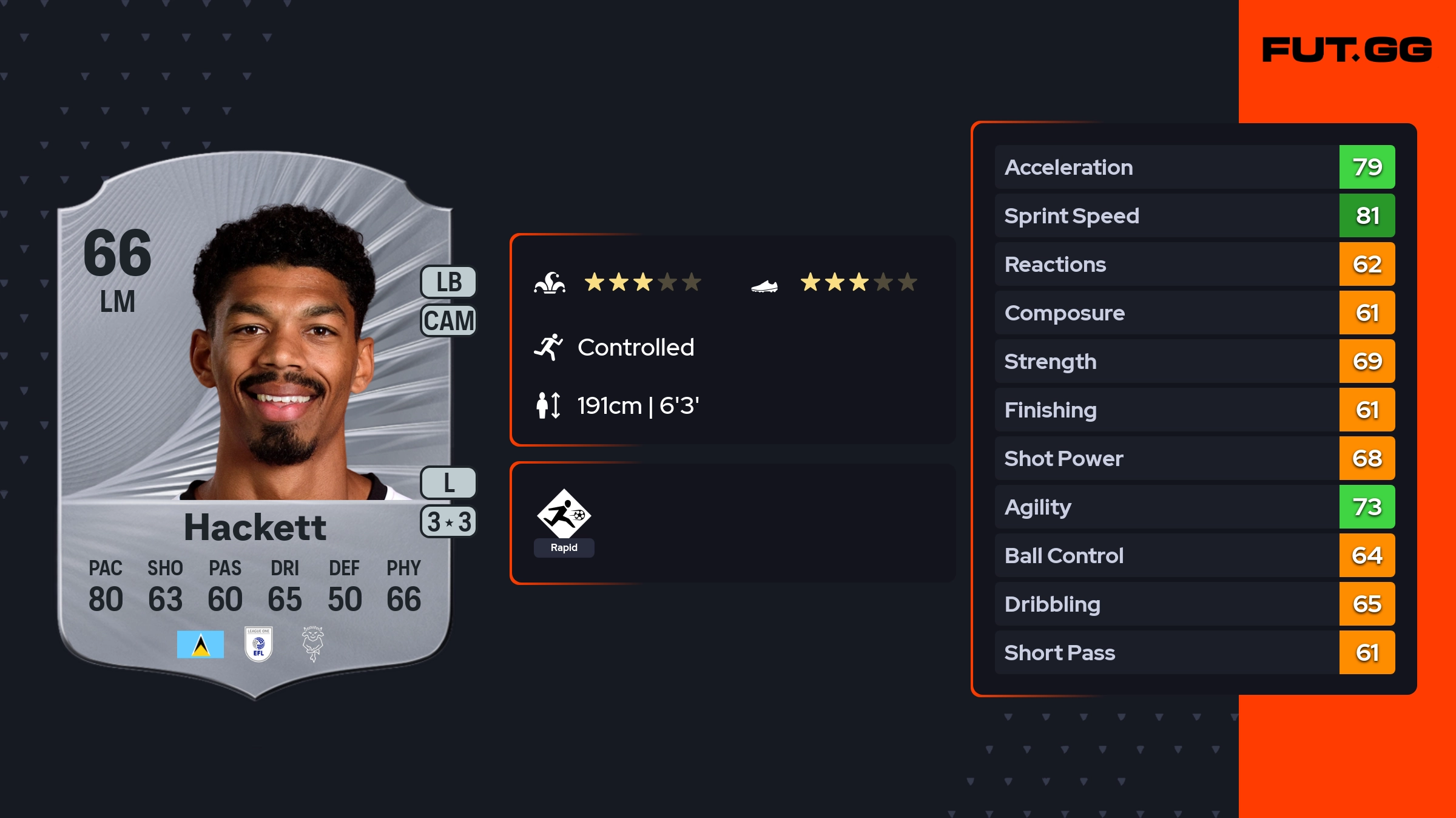Select the Ball Control stat row
The width and height of the screenshot is (1456, 818).
click(1194, 555)
